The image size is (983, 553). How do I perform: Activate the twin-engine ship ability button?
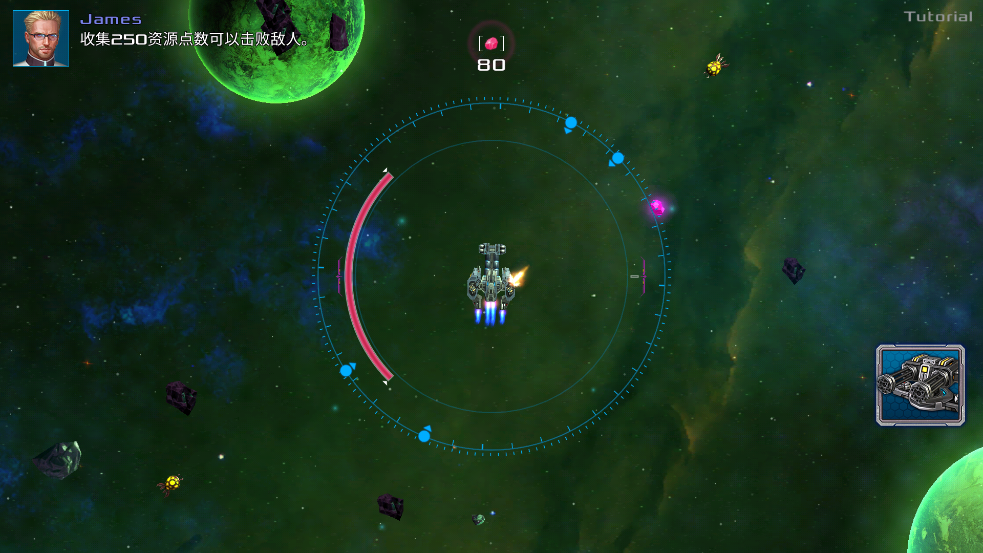pos(920,385)
